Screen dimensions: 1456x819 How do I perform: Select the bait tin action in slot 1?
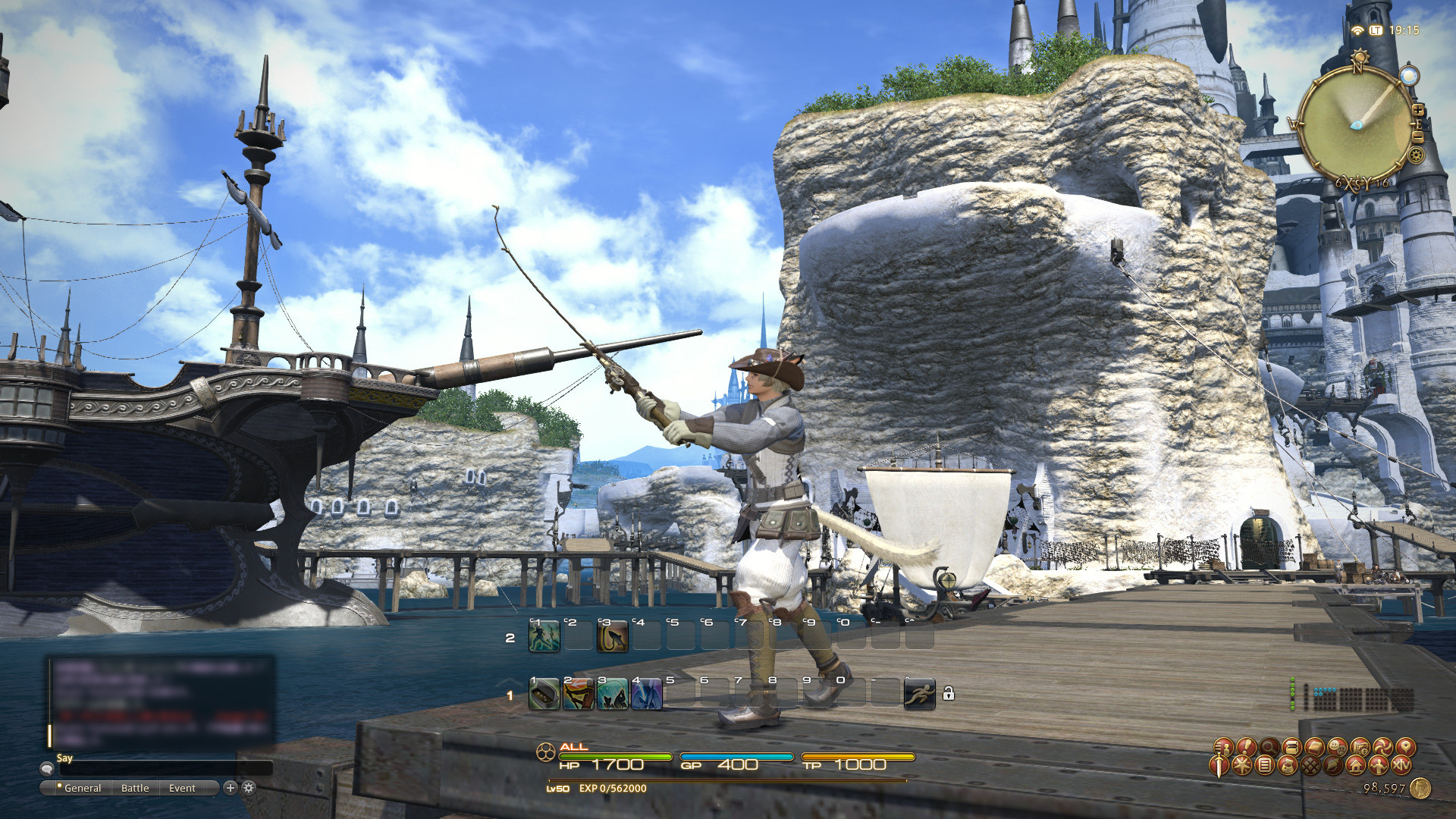pos(544,695)
